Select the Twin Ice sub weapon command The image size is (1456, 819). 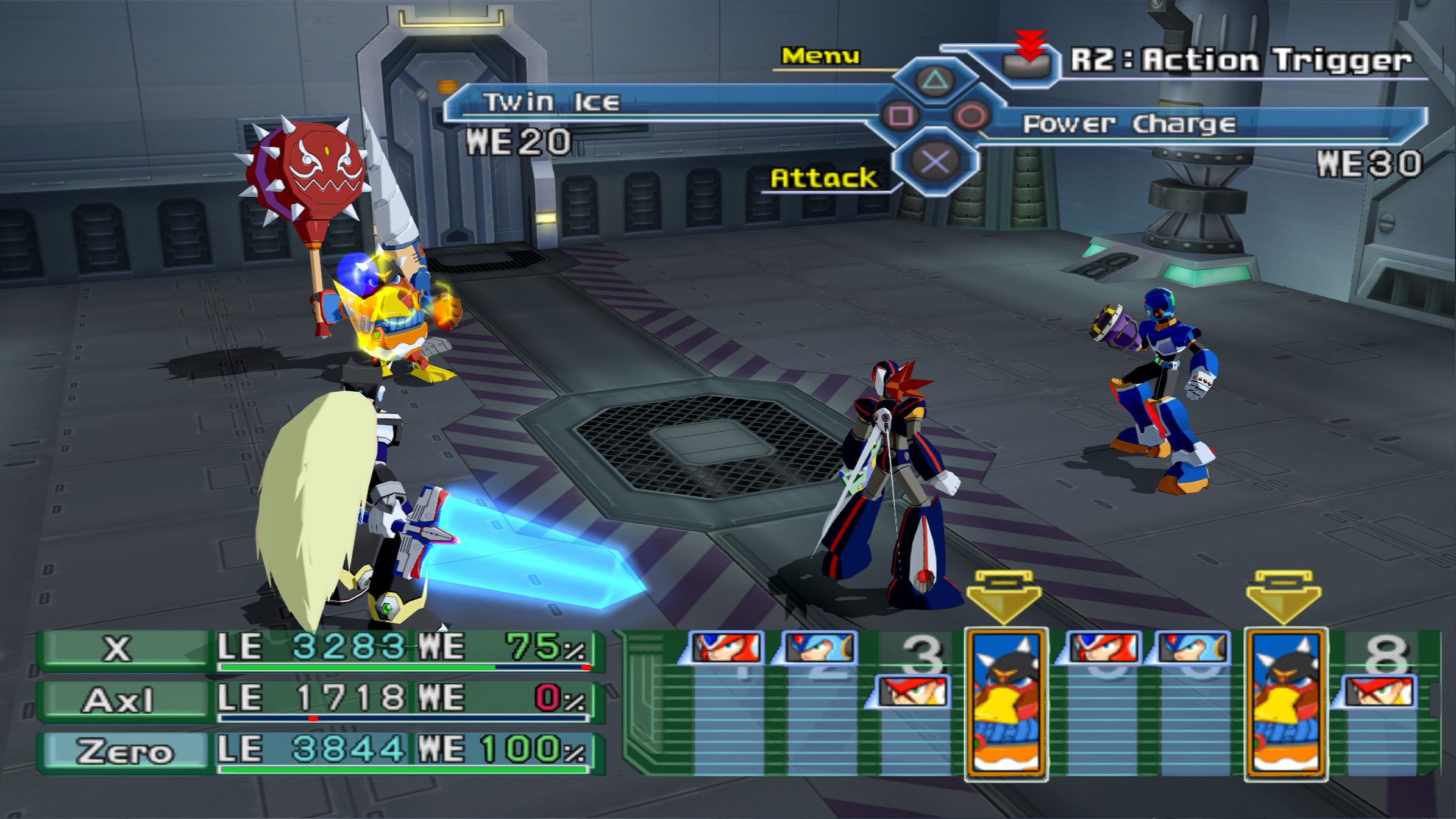click(552, 102)
